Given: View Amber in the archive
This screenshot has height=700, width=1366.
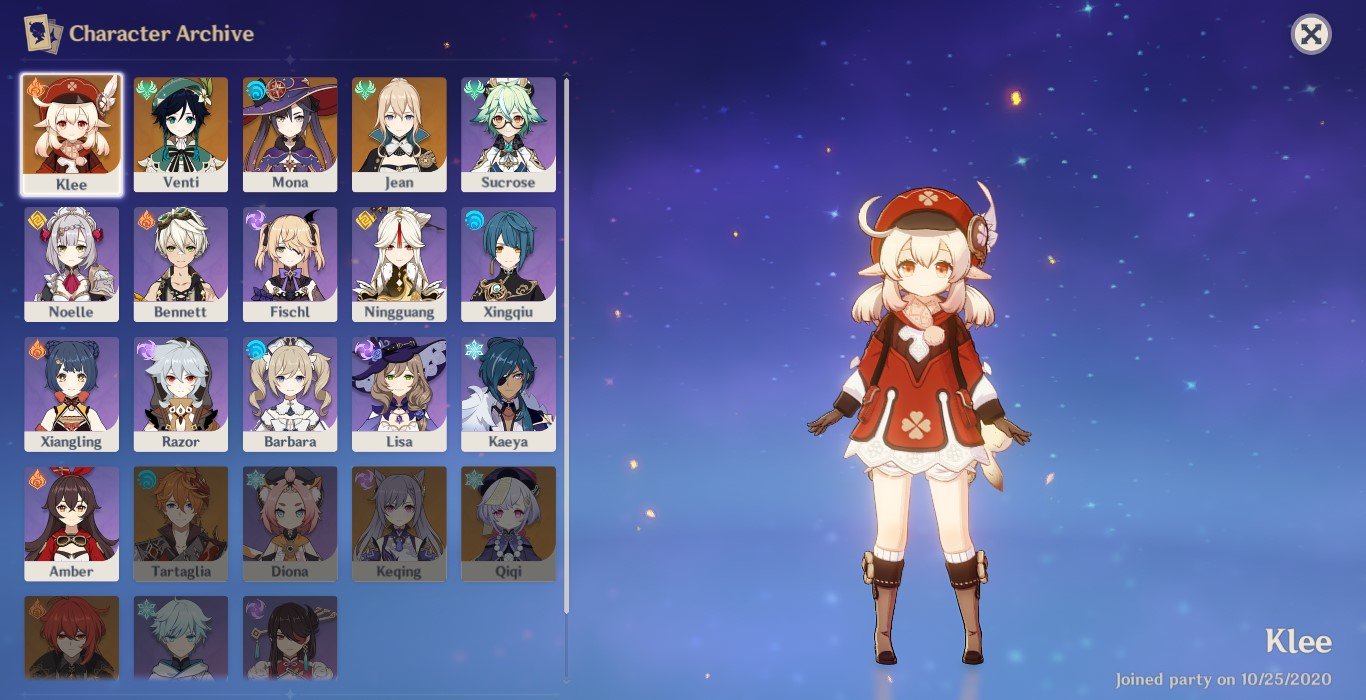Looking at the screenshot, I should point(72,523).
